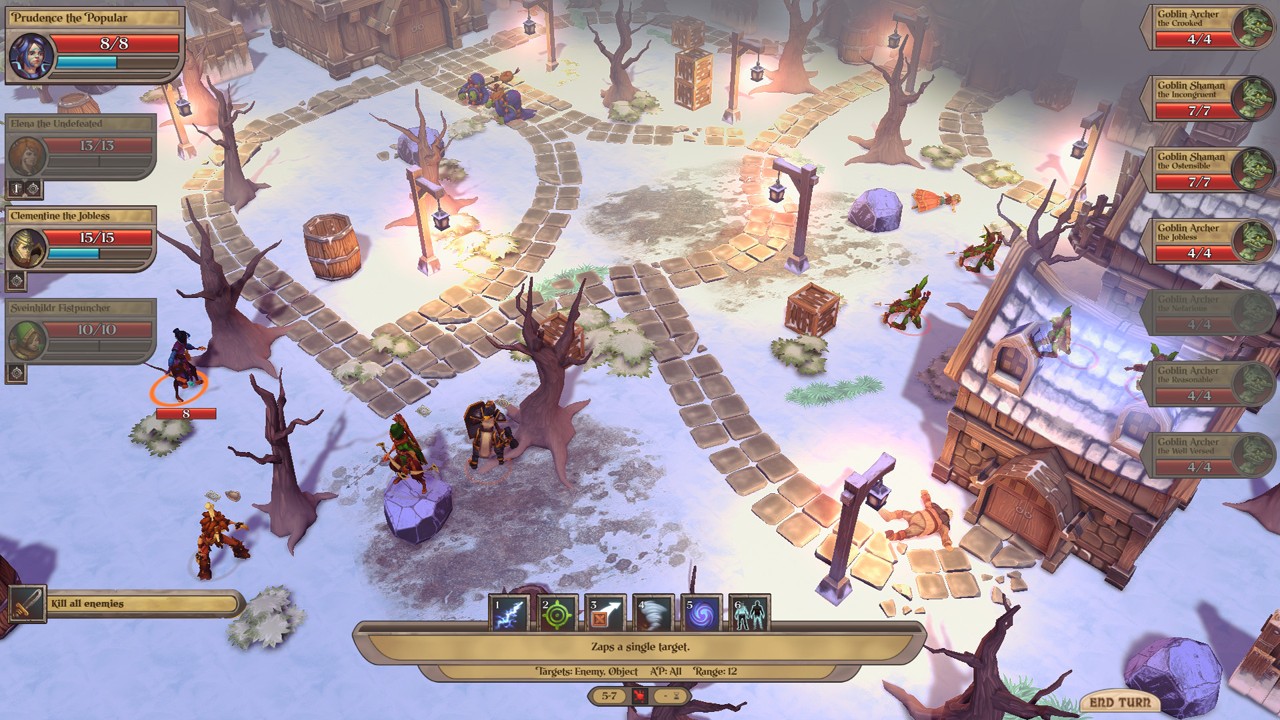Image resolution: width=1280 pixels, height=720 pixels.
Task: Select the green crosshair target ability
Action: pyautogui.click(x=558, y=612)
